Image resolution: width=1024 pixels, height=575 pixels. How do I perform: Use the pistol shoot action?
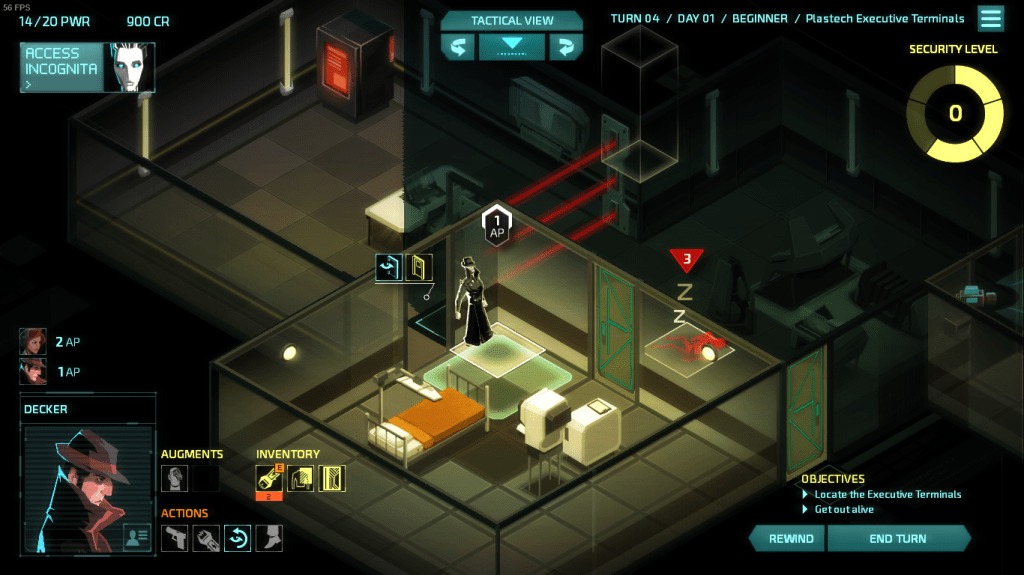(175, 538)
